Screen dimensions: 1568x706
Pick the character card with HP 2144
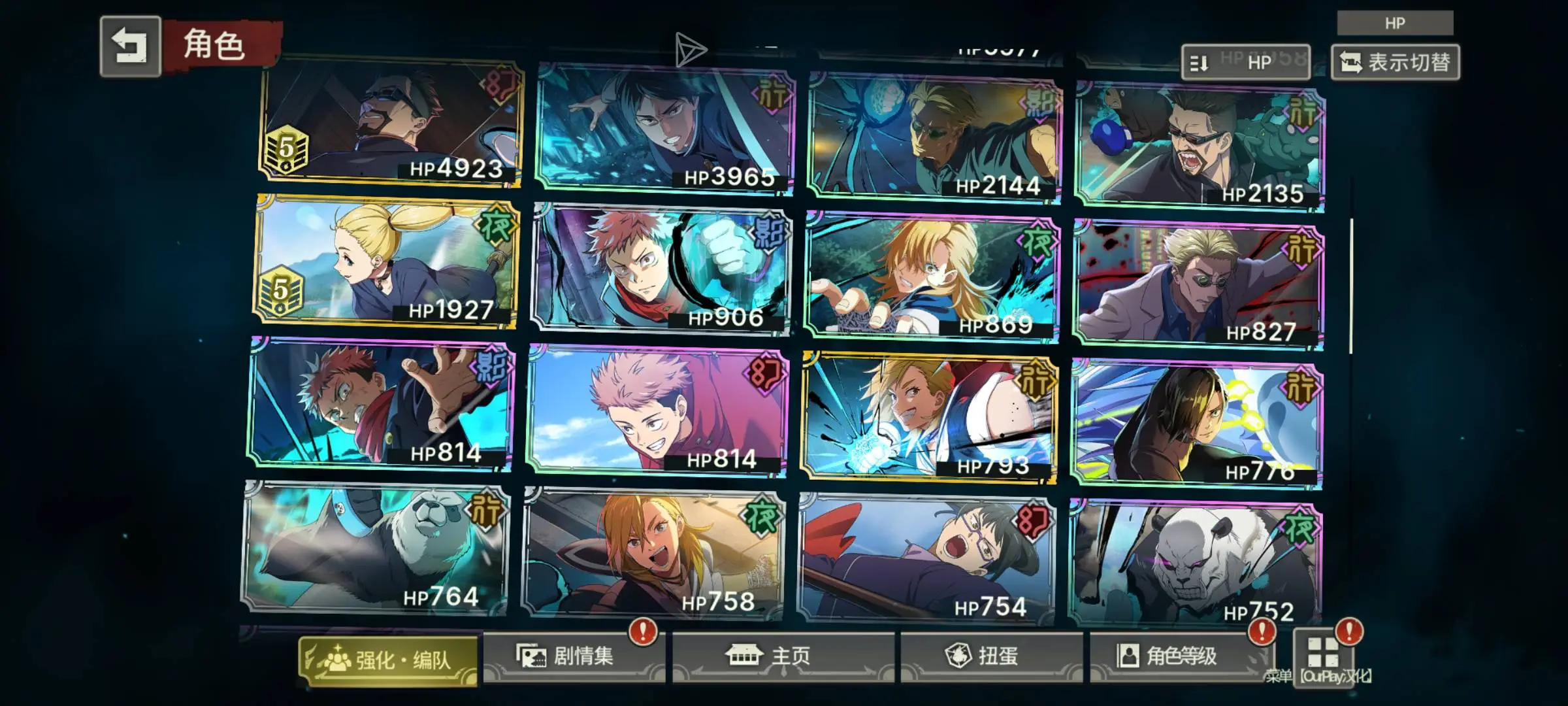click(x=934, y=136)
